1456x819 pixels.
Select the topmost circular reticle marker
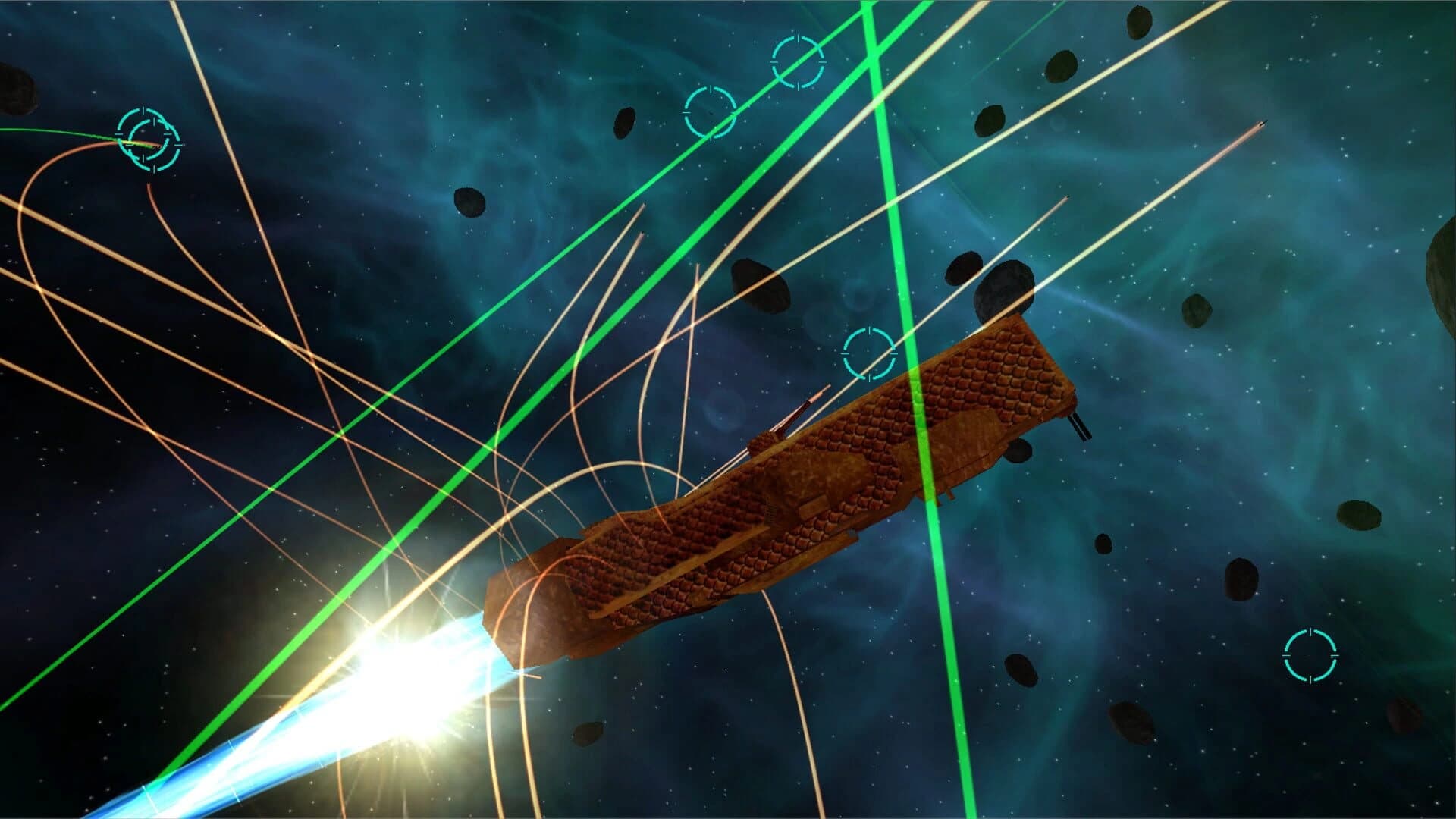pyautogui.click(x=798, y=62)
